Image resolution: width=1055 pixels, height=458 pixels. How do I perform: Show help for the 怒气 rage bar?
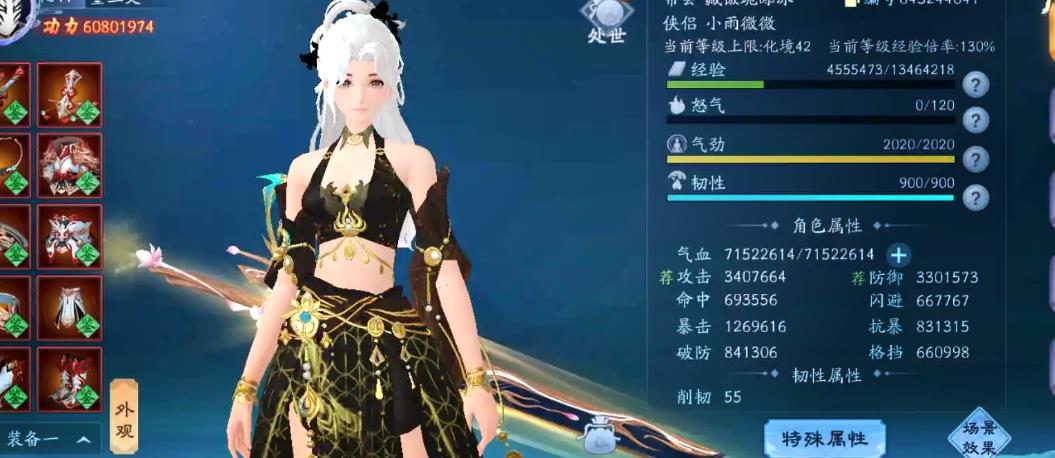[975, 121]
